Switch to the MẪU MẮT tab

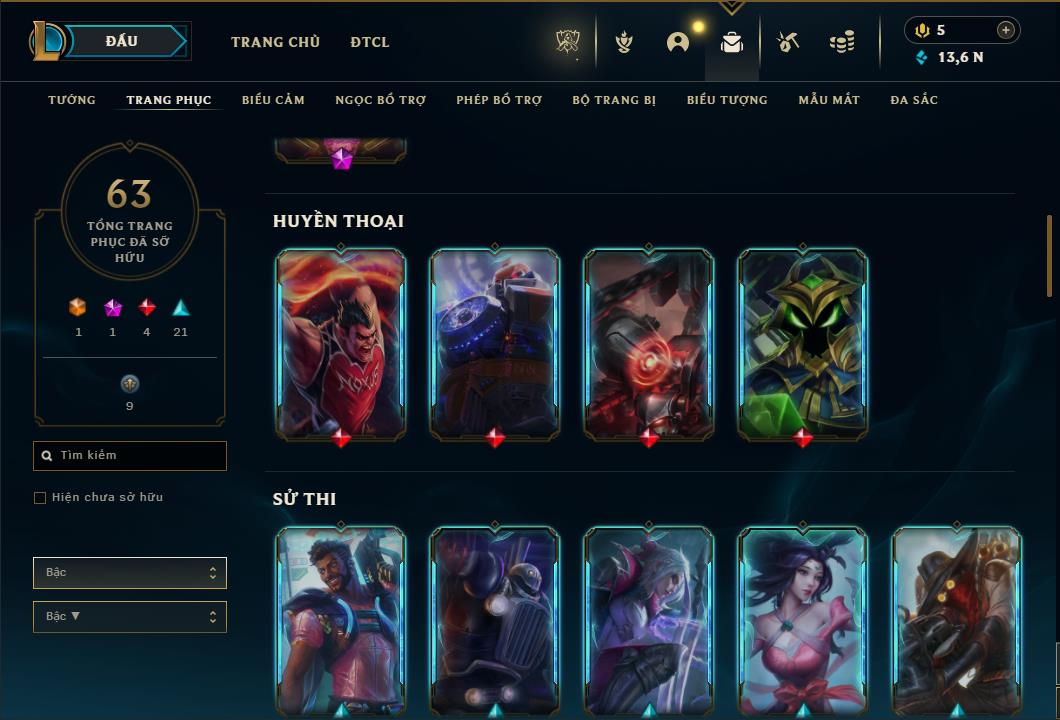click(x=829, y=100)
